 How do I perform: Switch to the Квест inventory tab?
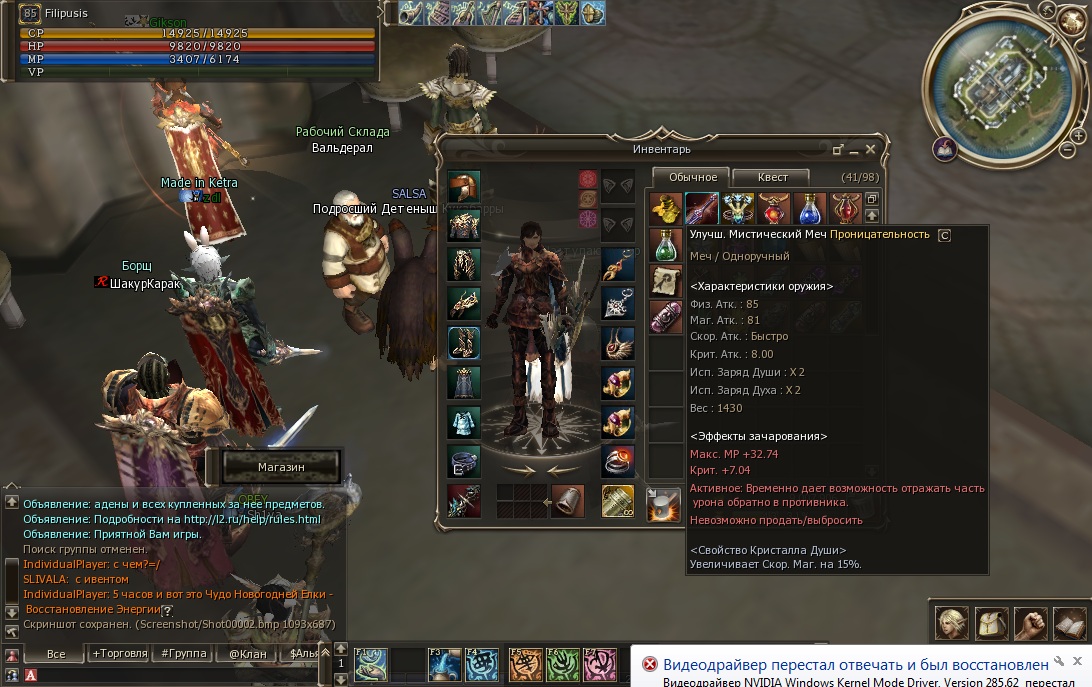(x=772, y=177)
